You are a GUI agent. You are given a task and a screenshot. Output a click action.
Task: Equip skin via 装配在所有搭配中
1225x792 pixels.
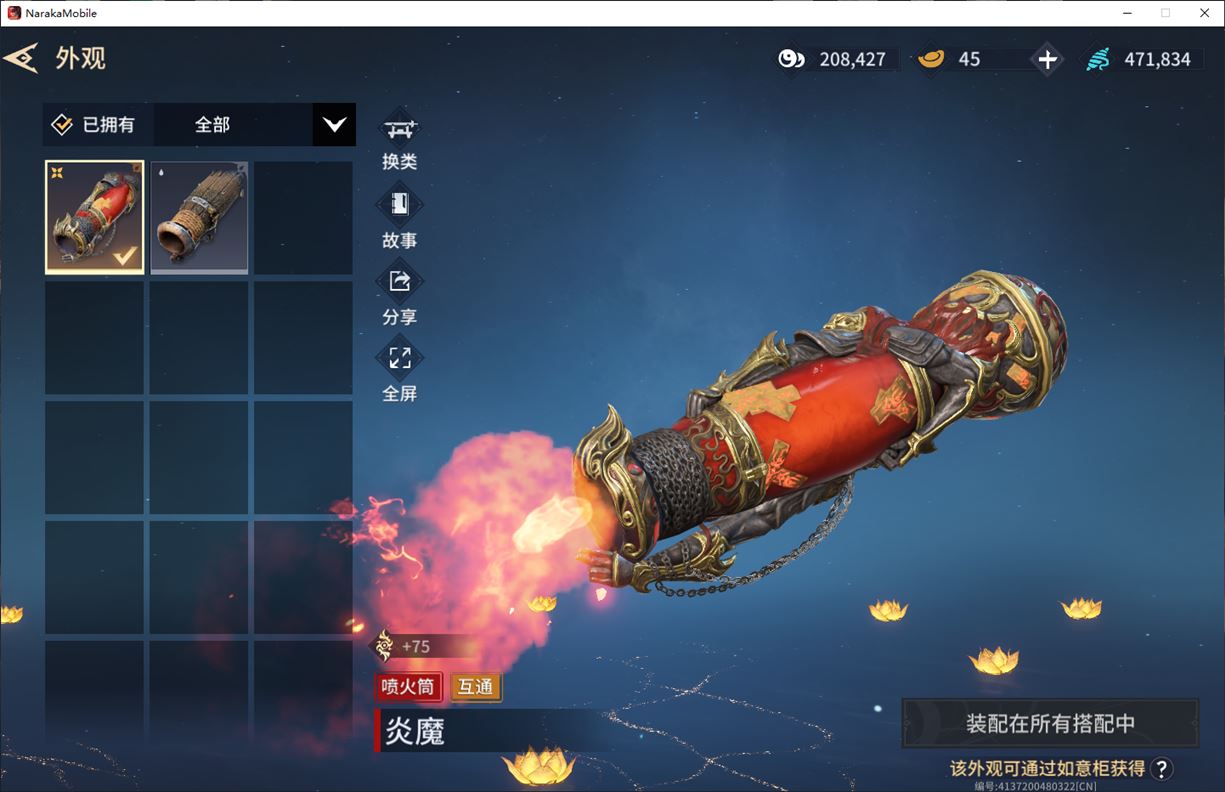tap(1050, 723)
